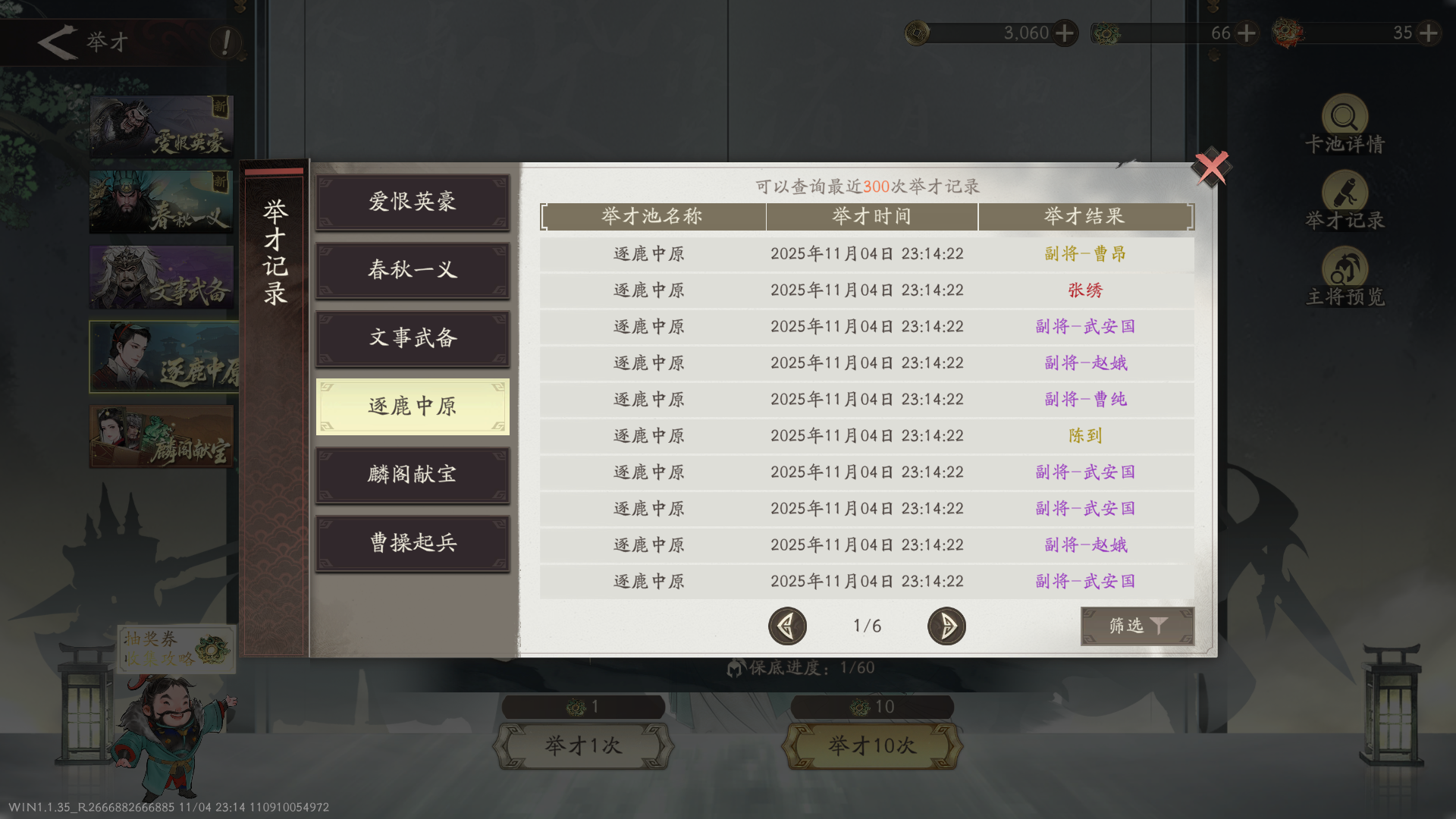
Task: Open the 卡池详情 card pool details panel
Action: [1344, 121]
